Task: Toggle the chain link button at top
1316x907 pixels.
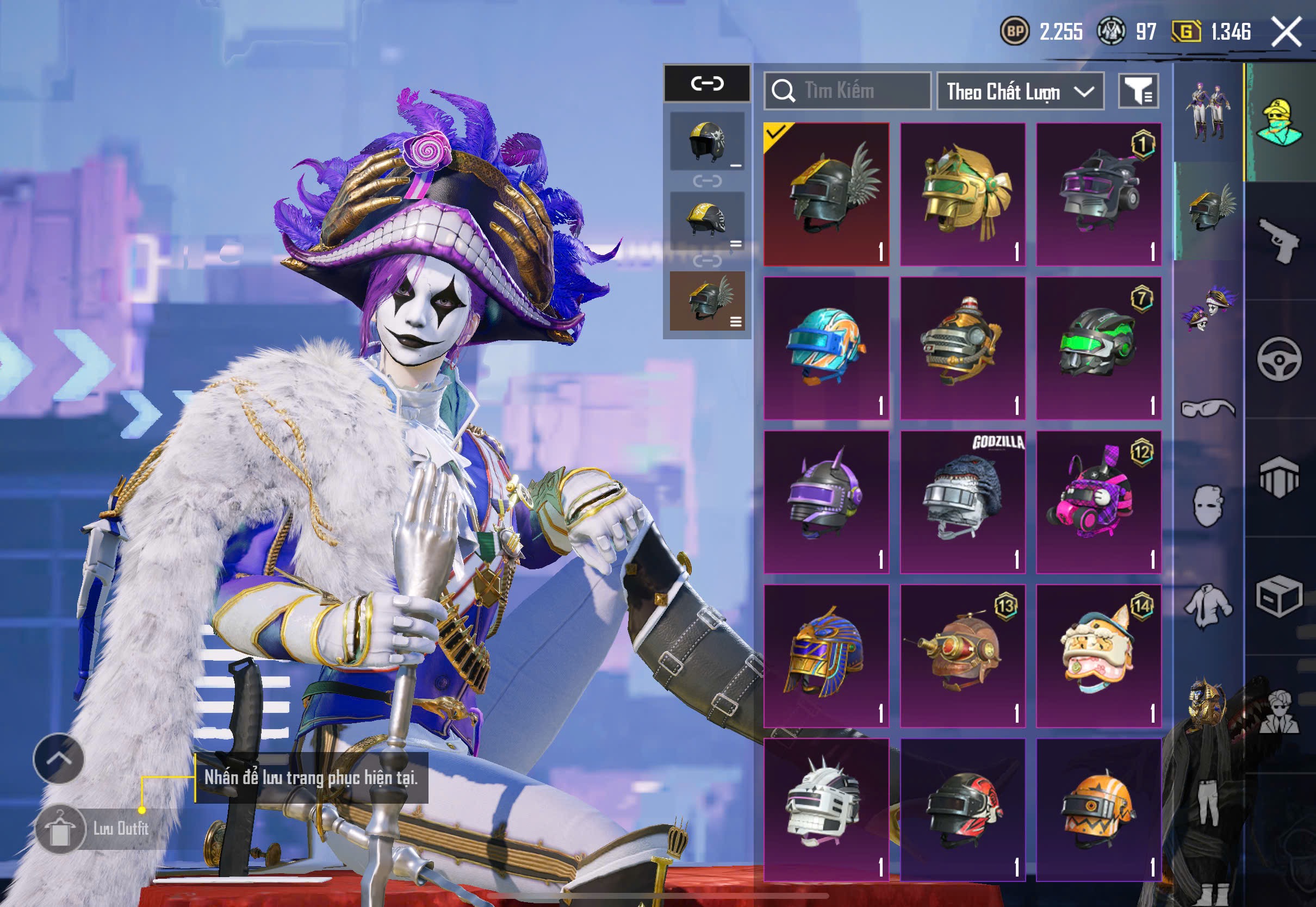Action: [x=707, y=84]
